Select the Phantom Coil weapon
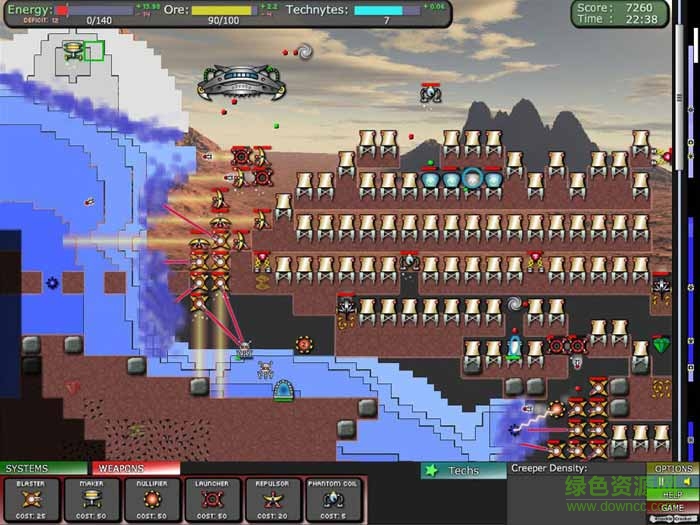The height and width of the screenshot is (525, 700). (x=333, y=499)
